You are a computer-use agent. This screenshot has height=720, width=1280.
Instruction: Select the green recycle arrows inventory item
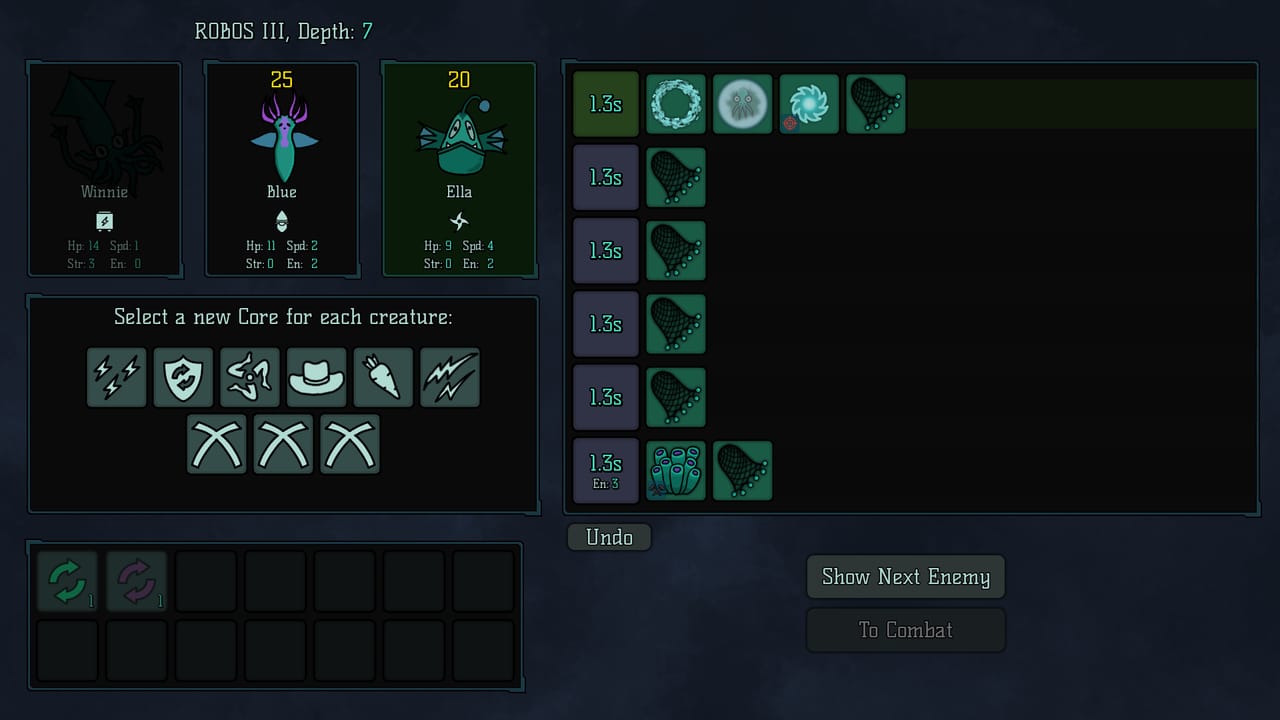66,580
